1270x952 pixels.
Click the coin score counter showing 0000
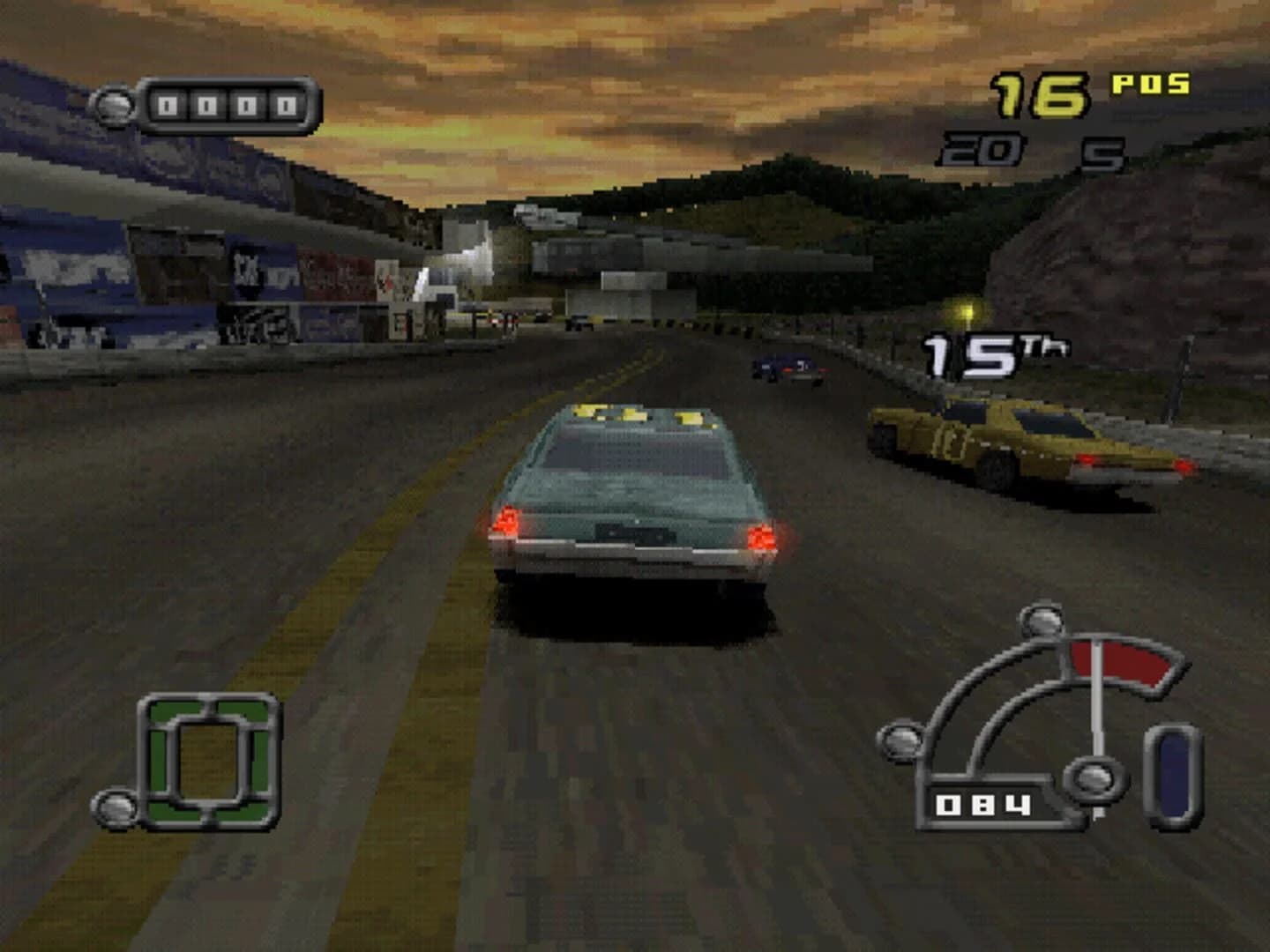point(212,104)
